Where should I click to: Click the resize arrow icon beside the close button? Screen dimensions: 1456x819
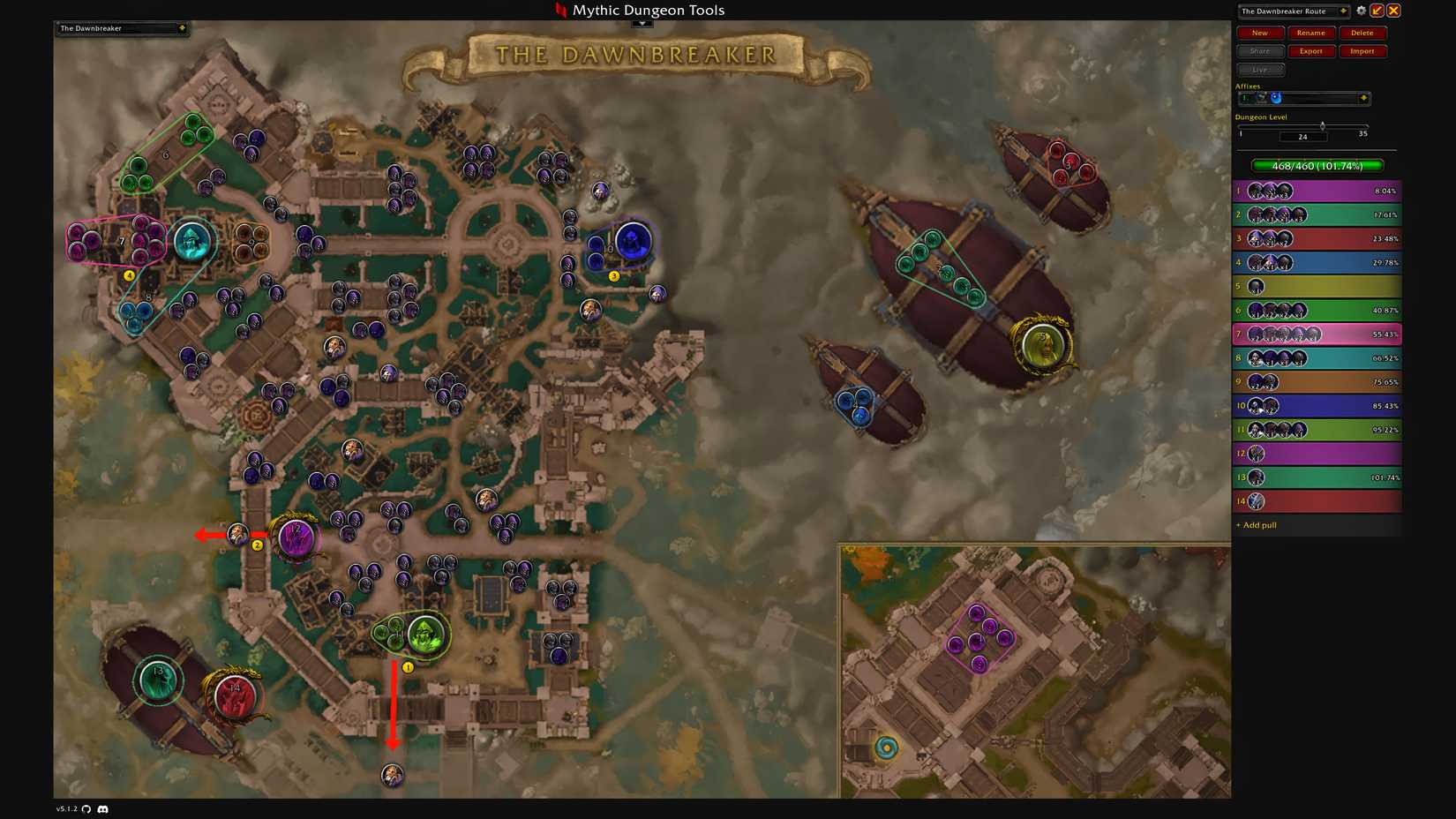(1377, 11)
